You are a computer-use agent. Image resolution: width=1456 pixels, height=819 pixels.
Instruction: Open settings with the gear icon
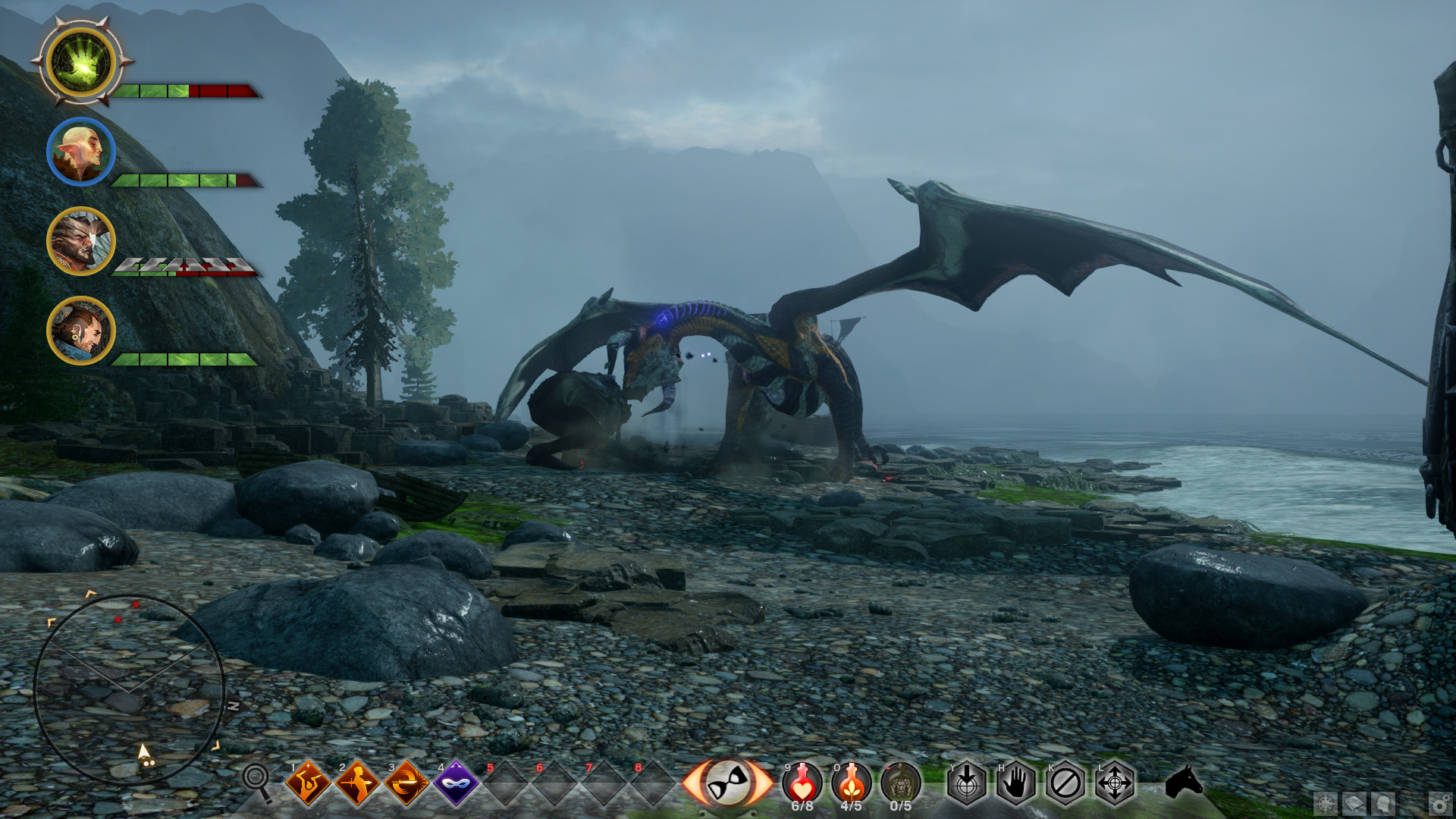coord(1439,804)
